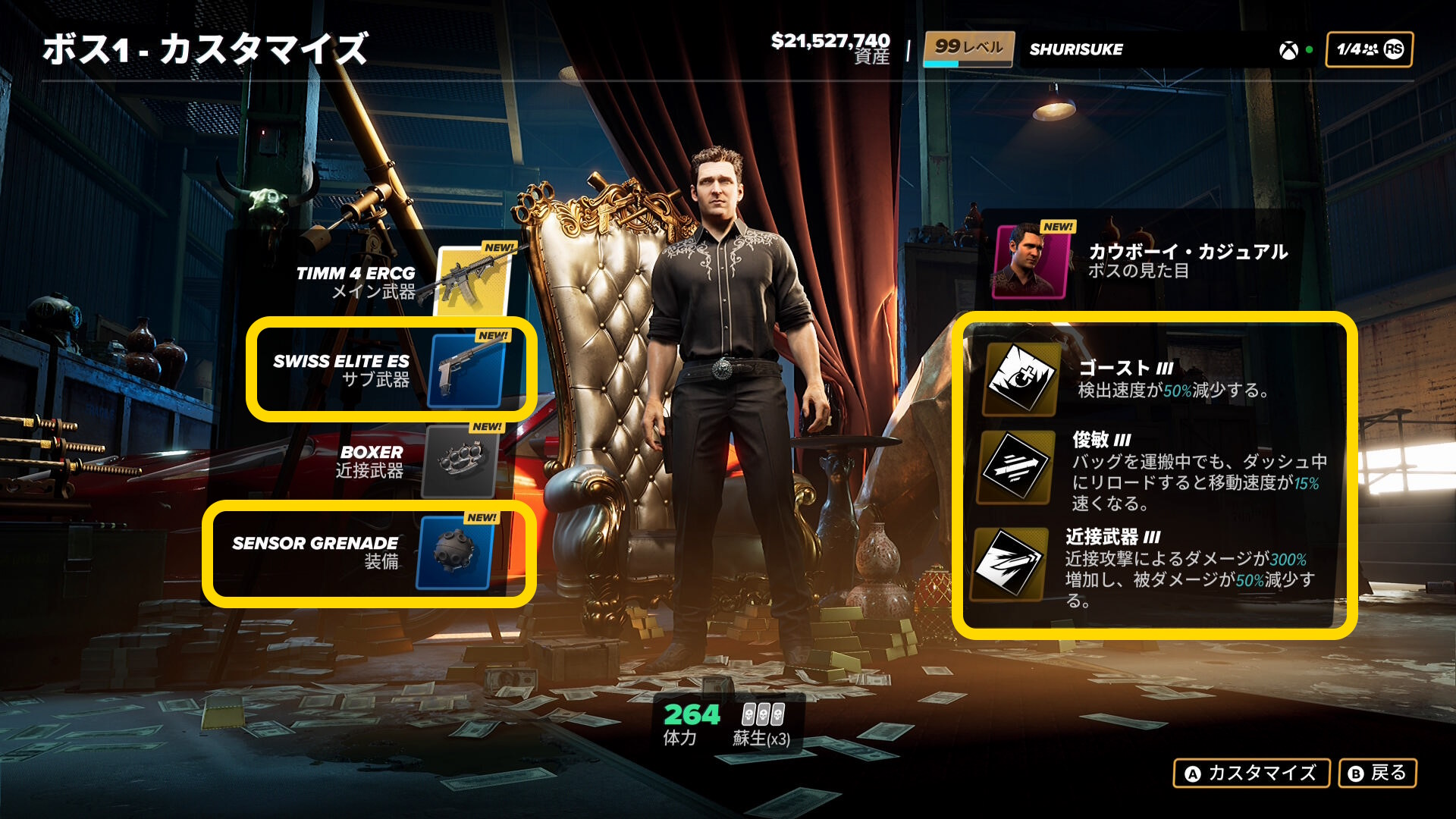Screen dimensions: 1456x819
Task: View the SHURISUKE player profile banner
Action: 1075,50
